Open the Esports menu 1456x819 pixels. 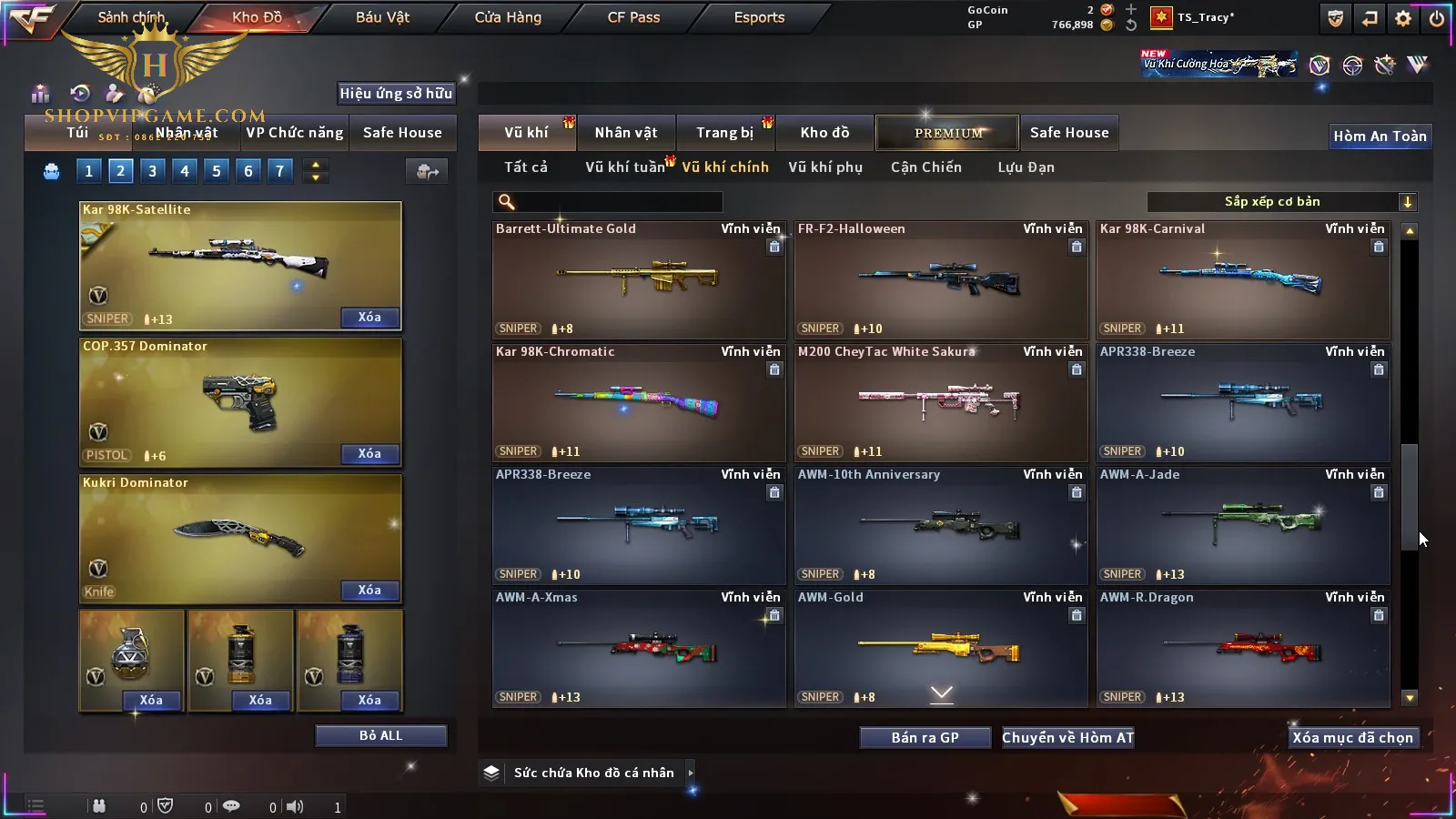coord(759,17)
